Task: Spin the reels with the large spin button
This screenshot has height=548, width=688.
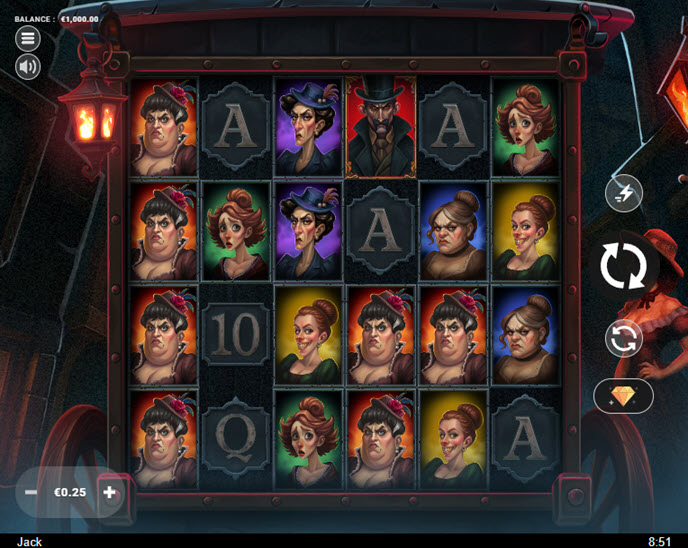Action: pyautogui.click(x=623, y=267)
